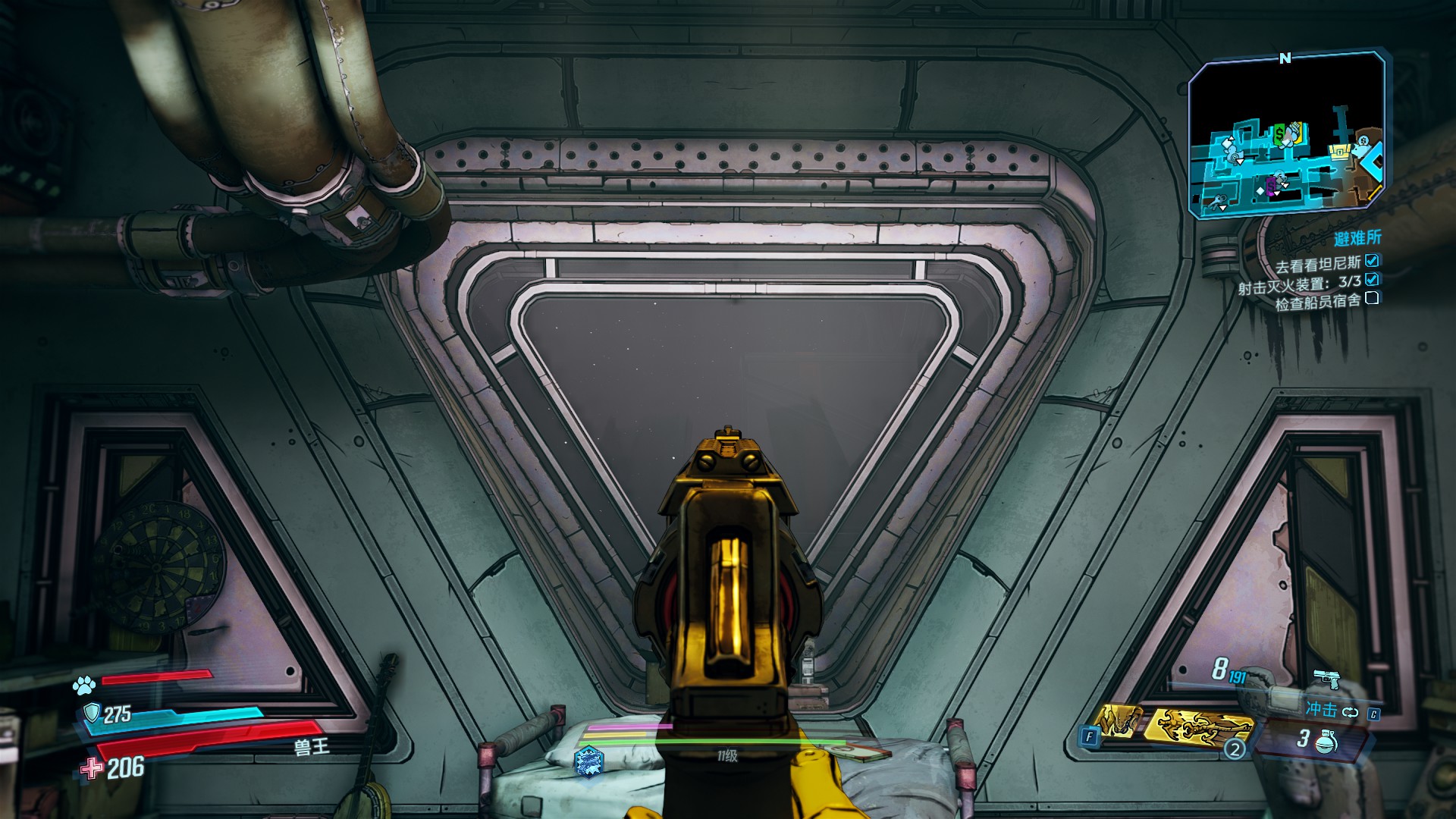The image size is (1456, 819).
Task: Select the blue hexagon badge by level bar
Action: click(x=589, y=758)
